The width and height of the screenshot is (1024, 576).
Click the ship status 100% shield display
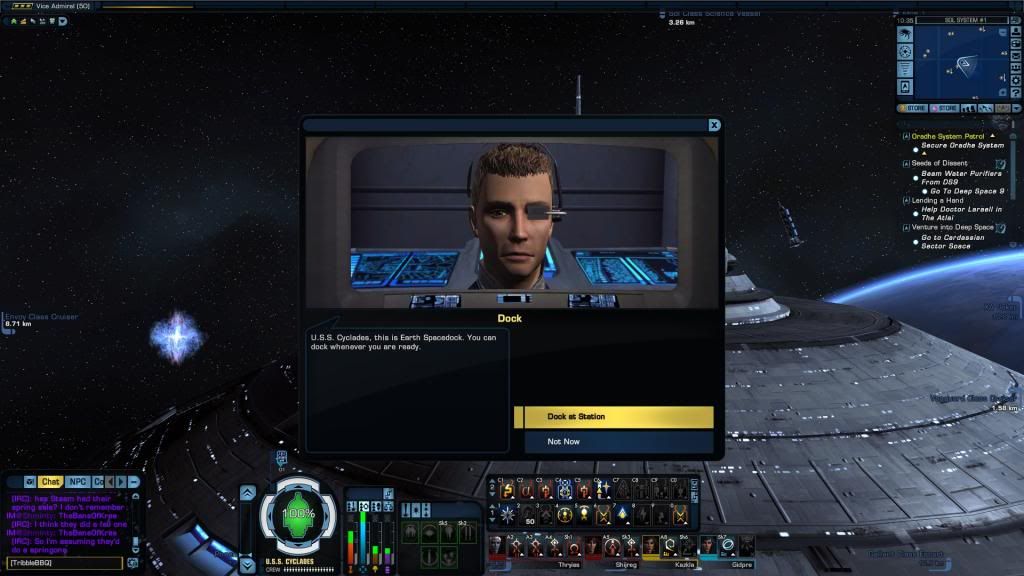pos(297,514)
